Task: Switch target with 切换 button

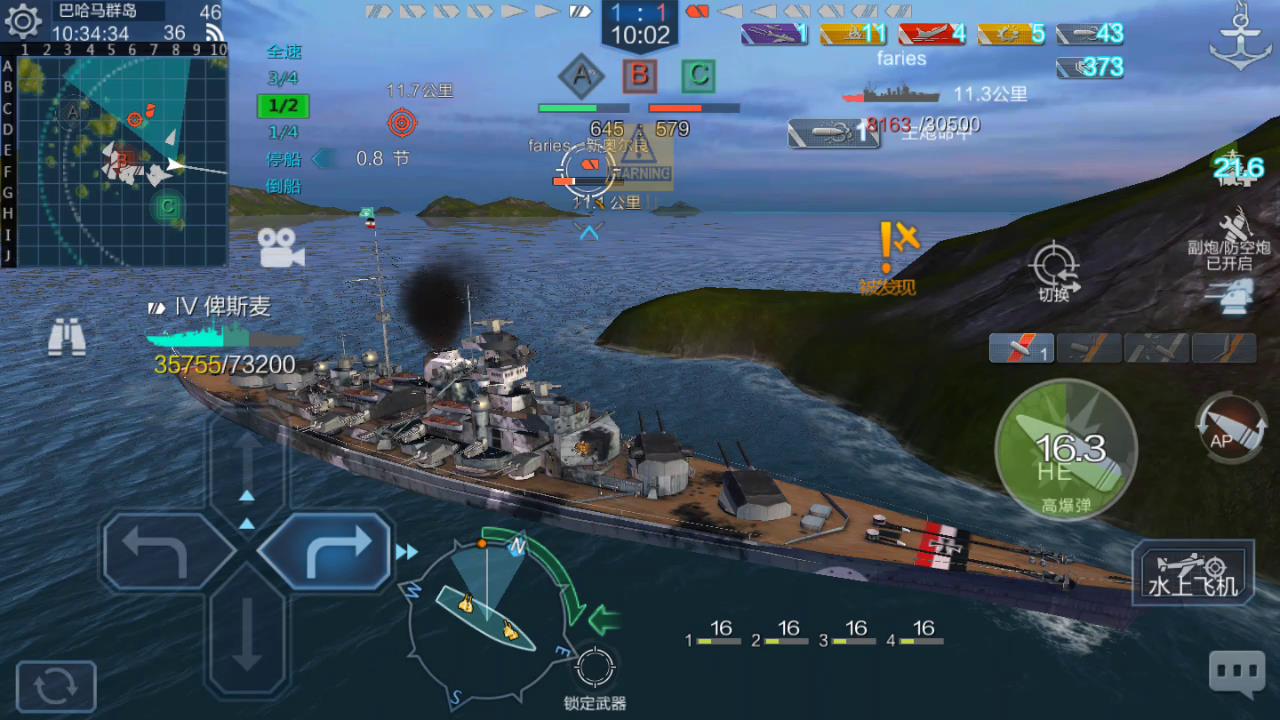Action: click(1054, 270)
